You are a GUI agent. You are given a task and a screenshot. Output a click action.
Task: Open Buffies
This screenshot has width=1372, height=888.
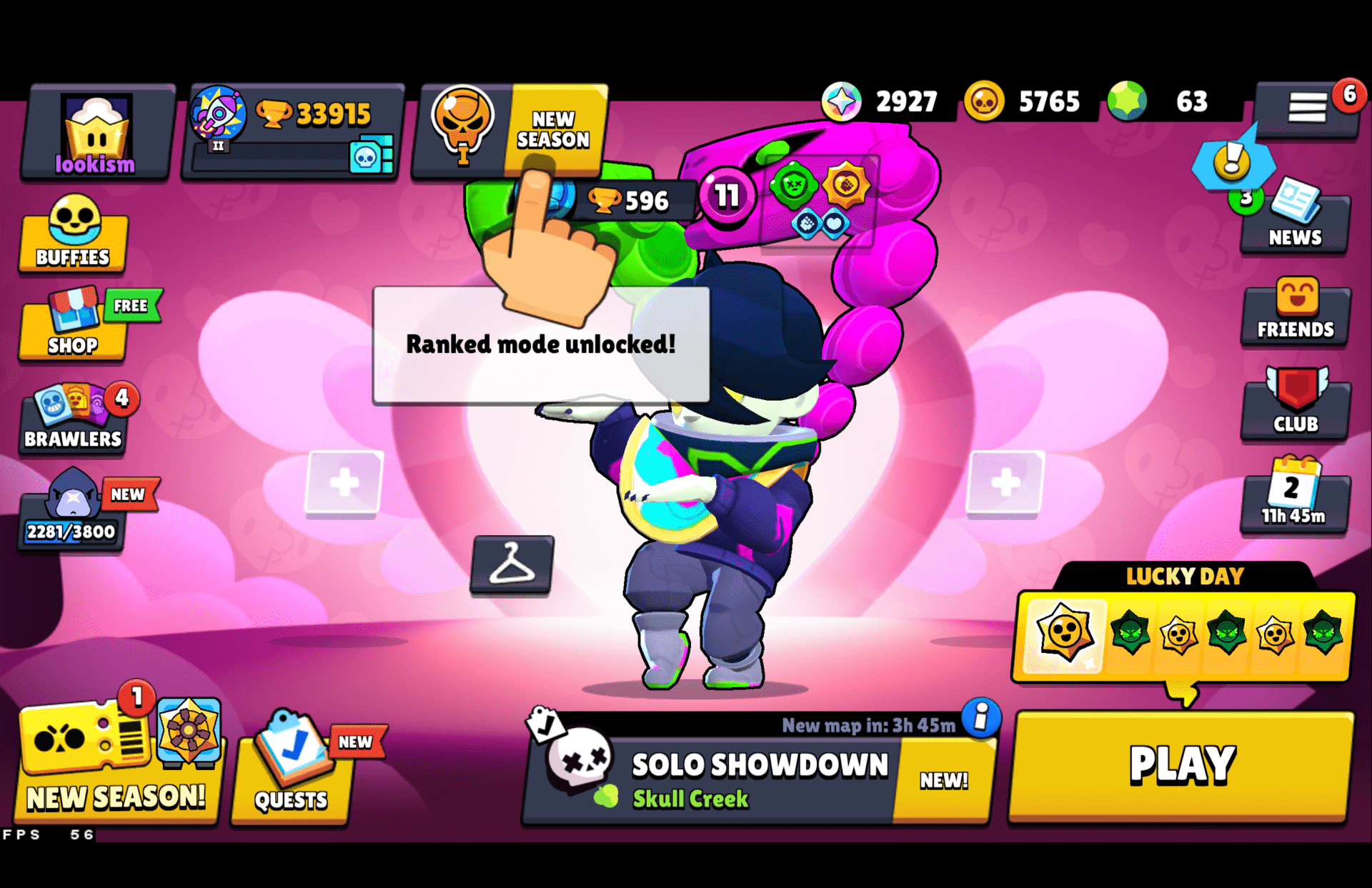click(74, 234)
